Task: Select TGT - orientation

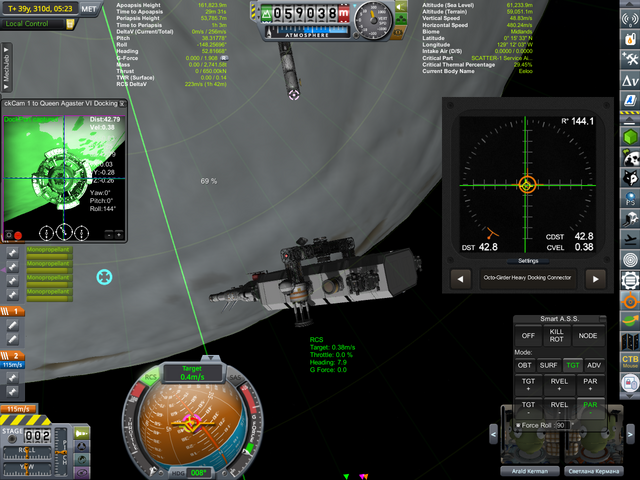Action: 528,409
